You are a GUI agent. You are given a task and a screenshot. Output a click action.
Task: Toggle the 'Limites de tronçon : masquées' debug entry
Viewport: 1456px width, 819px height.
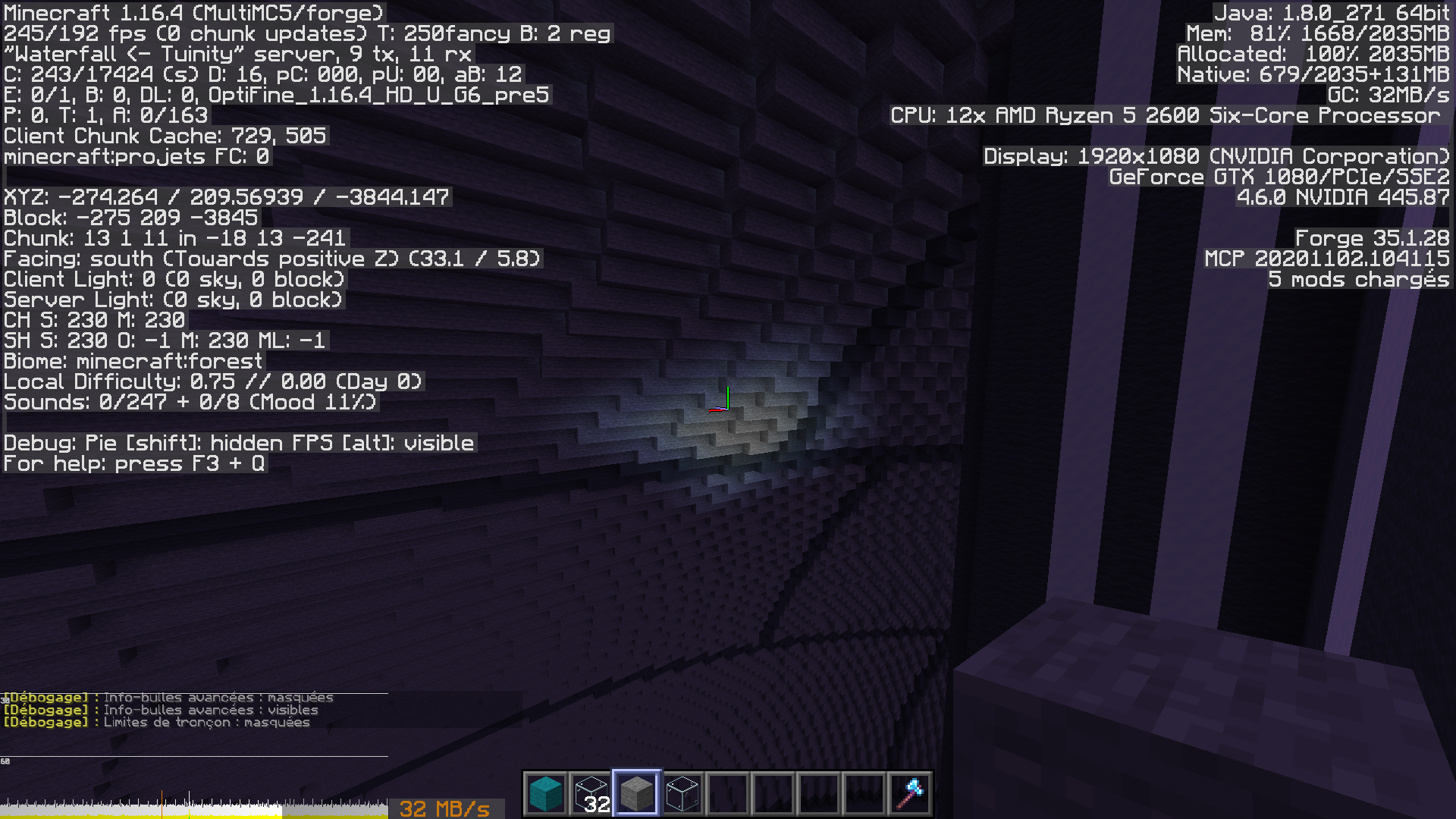click(157, 723)
